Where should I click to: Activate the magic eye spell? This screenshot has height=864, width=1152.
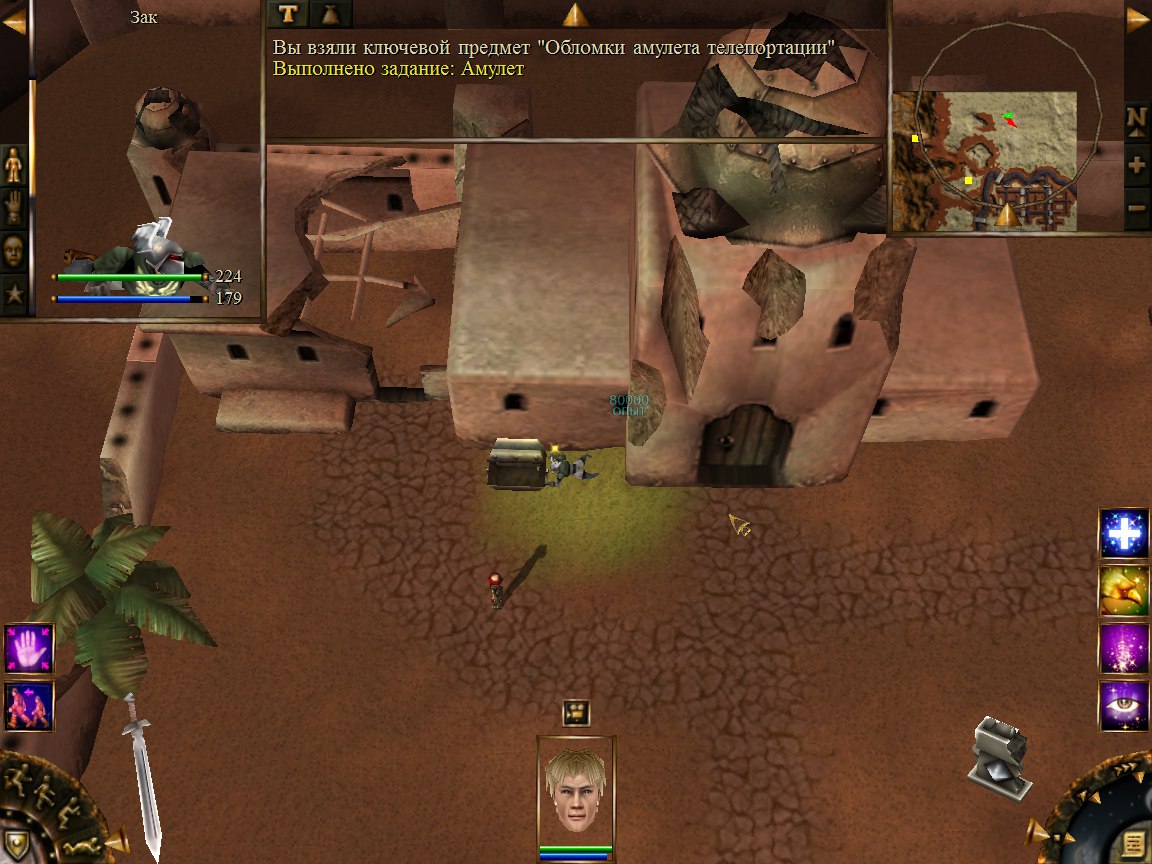1124,705
